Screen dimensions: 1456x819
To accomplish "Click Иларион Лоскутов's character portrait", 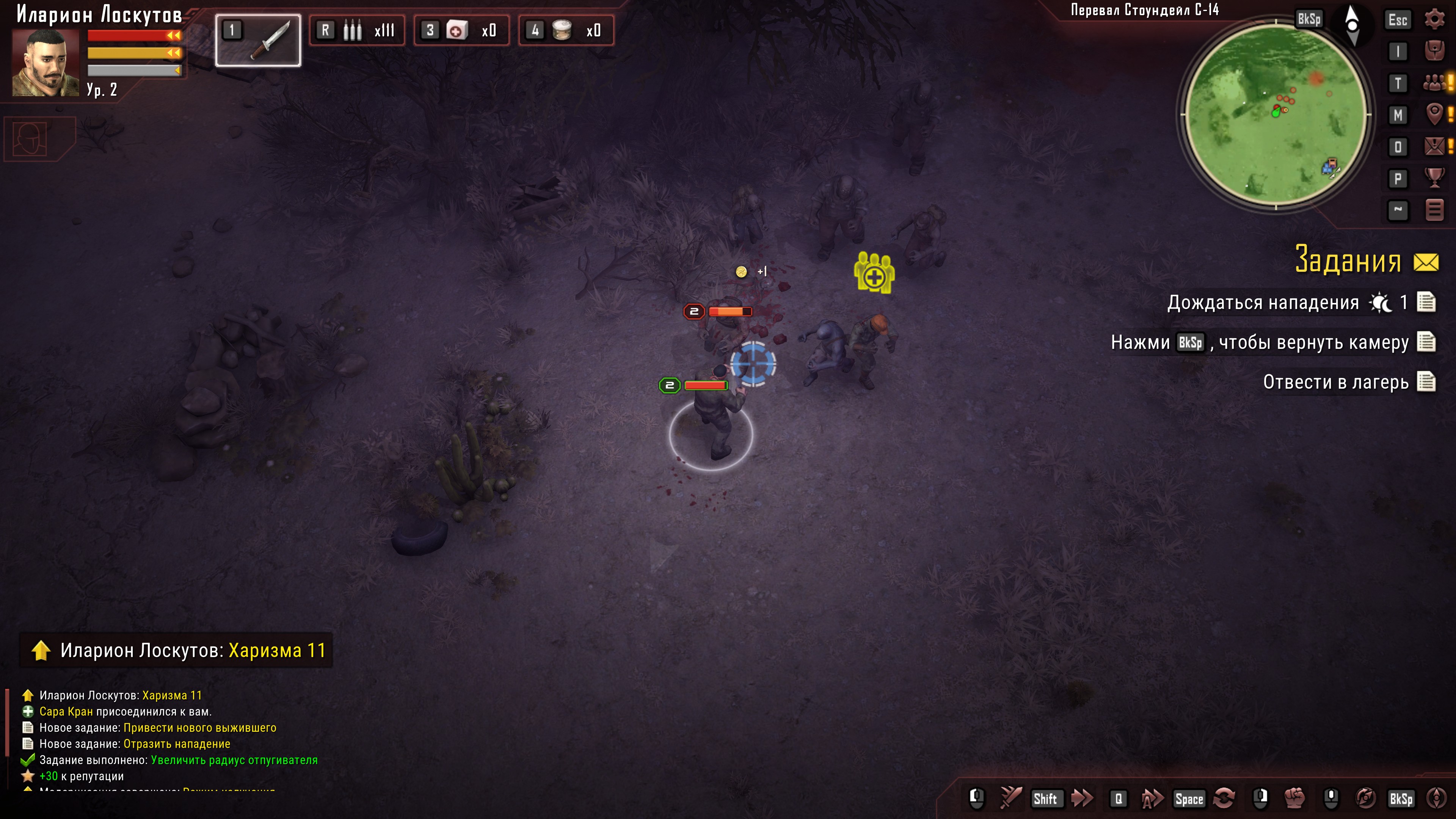I will [45, 62].
